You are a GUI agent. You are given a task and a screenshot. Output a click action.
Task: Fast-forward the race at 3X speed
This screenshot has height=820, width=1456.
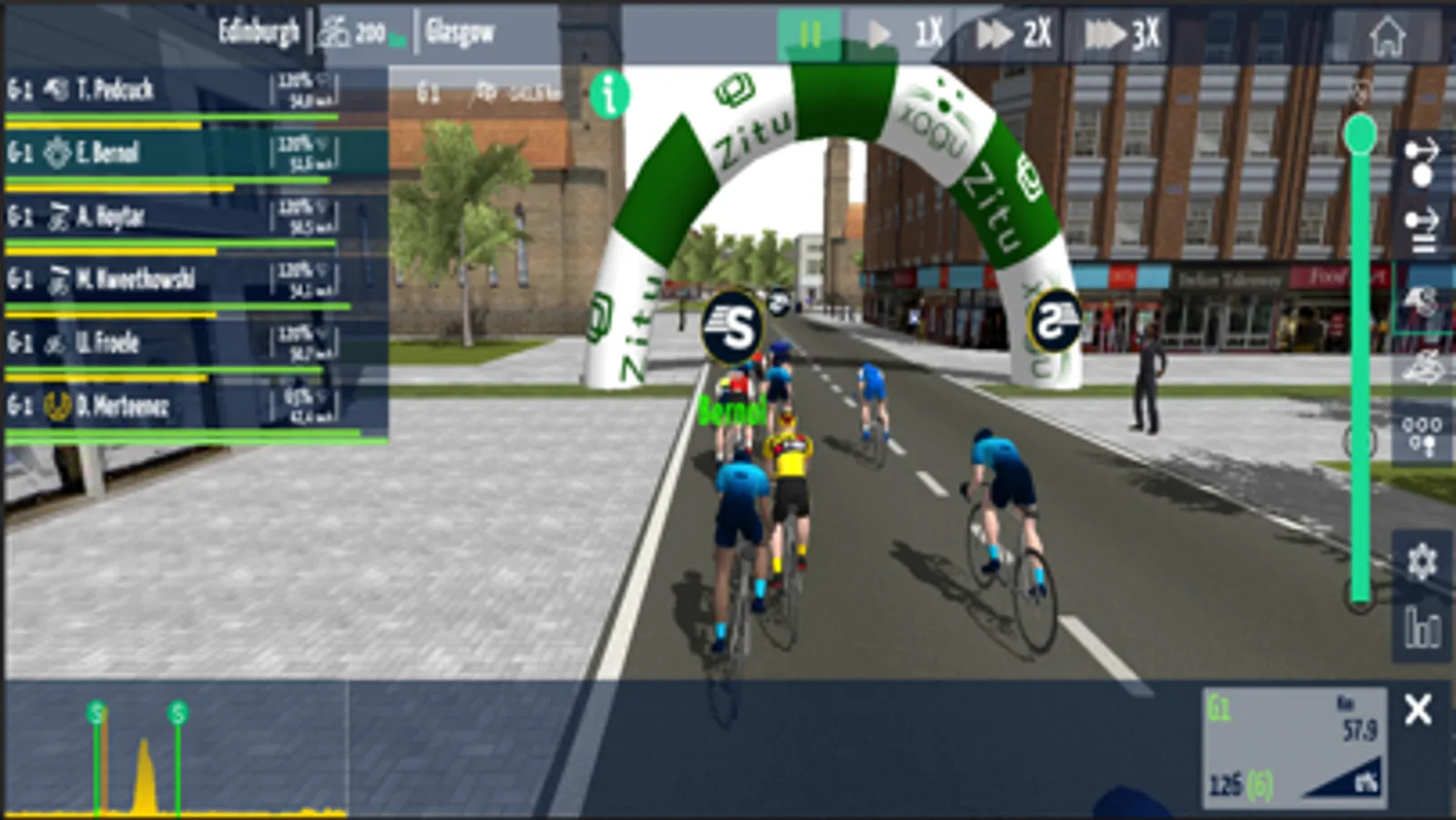pyautogui.click(x=1122, y=35)
